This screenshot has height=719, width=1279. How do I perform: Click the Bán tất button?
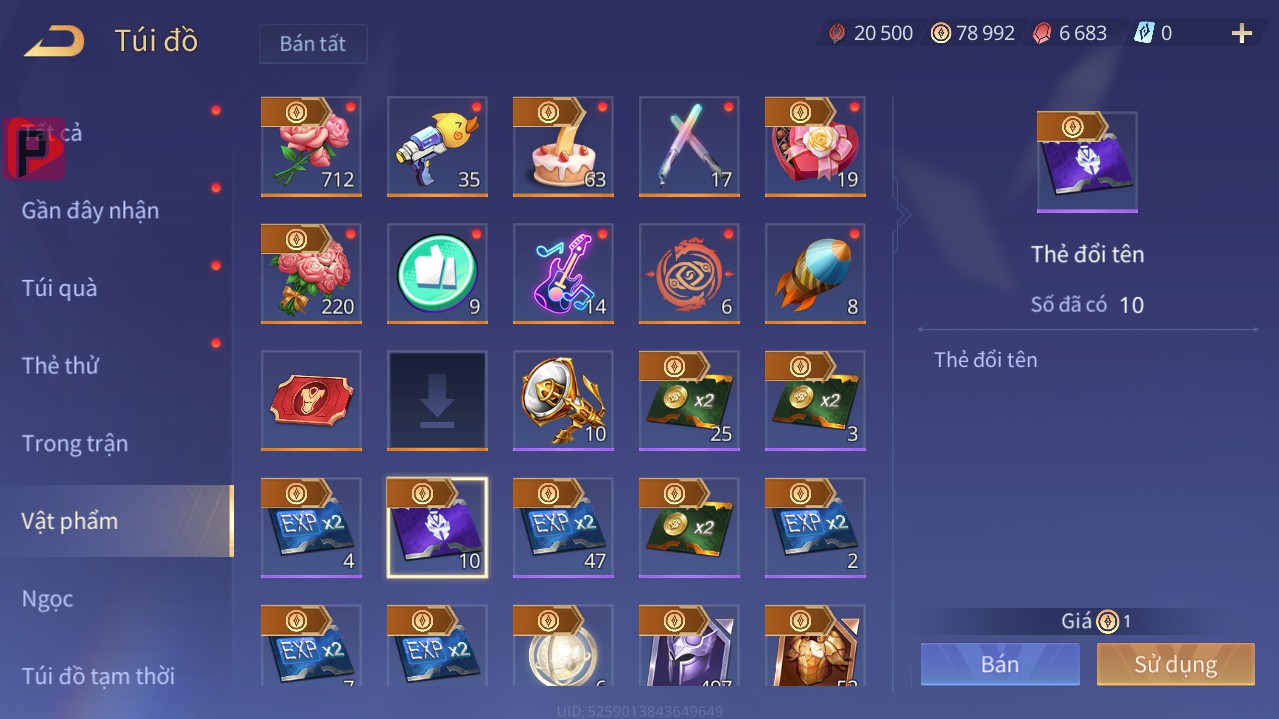(312, 44)
